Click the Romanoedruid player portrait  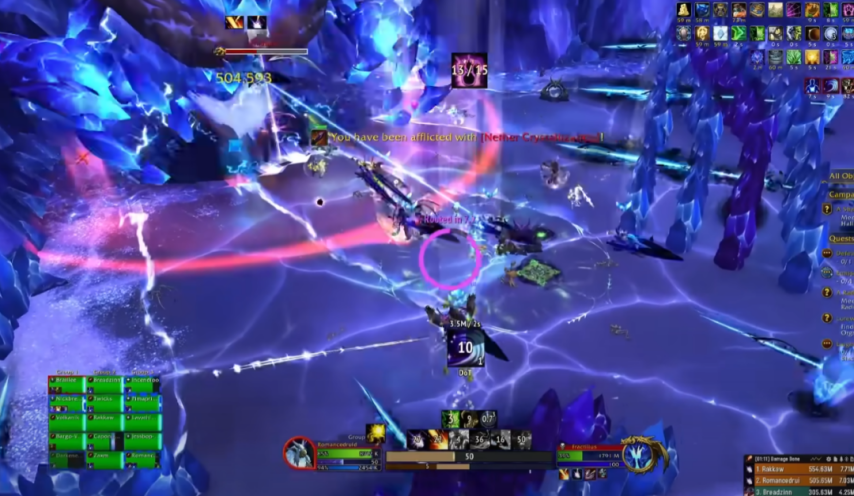point(298,454)
